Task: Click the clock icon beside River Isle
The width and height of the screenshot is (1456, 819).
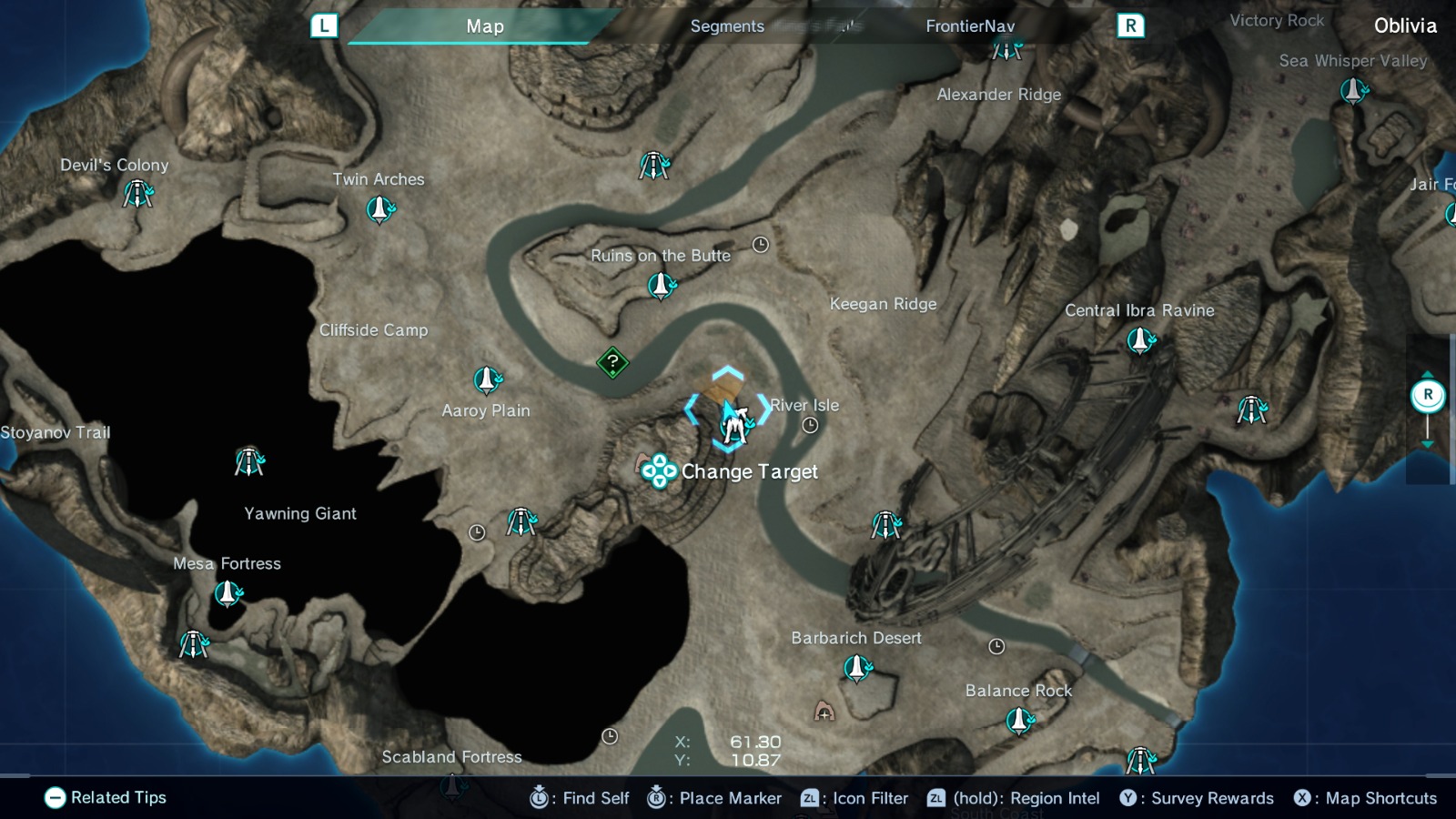Action: pyautogui.click(x=808, y=423)
